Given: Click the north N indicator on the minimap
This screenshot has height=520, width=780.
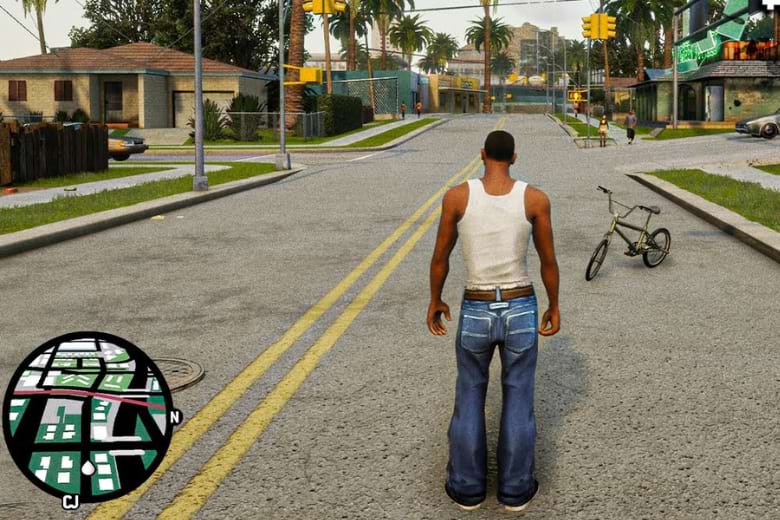Looking at the screenshot, I should [x=175, y=416].
